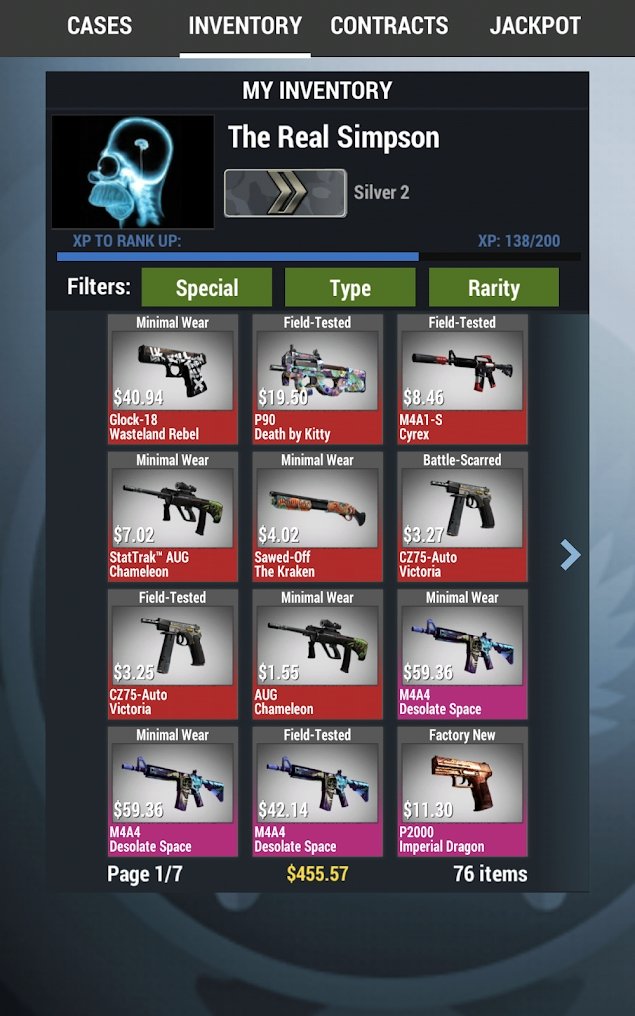Screen dimensions: 635x1016
Task: Switch to the Cases tab
Action: point(100,26)
